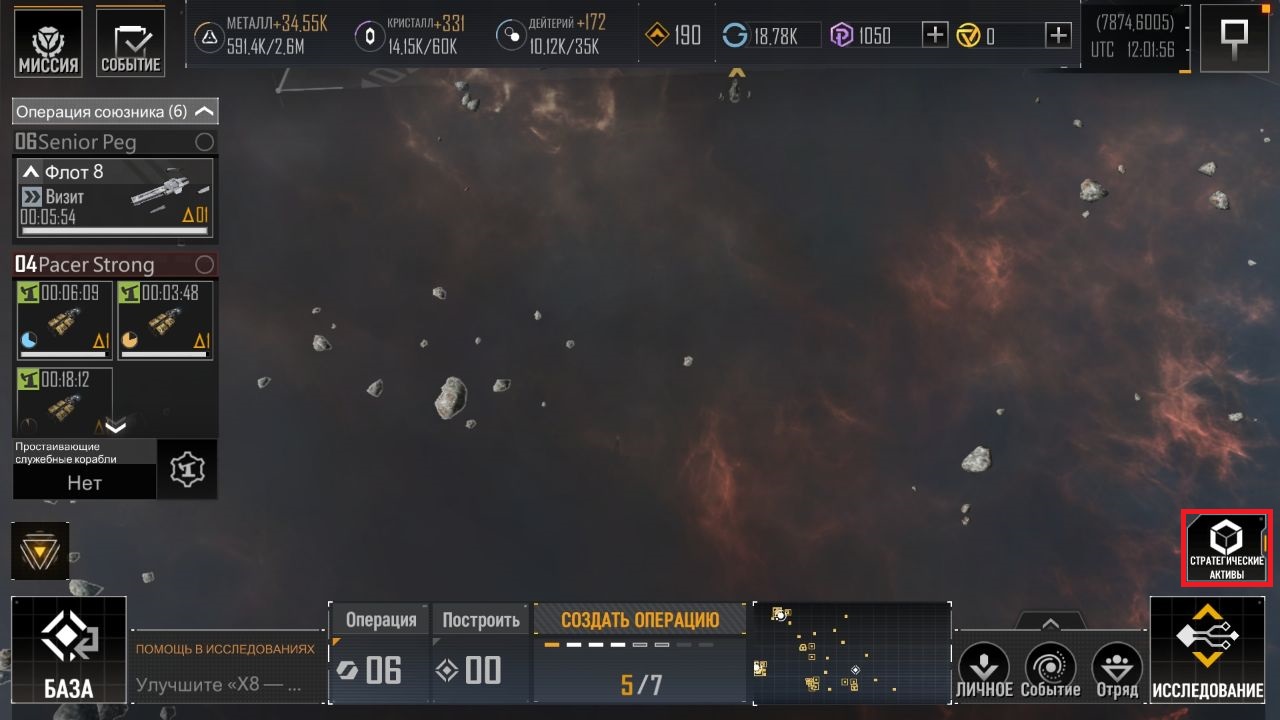The image size is (1280, 720).
Task: Open the idle service ships gear icon
Action: tap(187, 469)
